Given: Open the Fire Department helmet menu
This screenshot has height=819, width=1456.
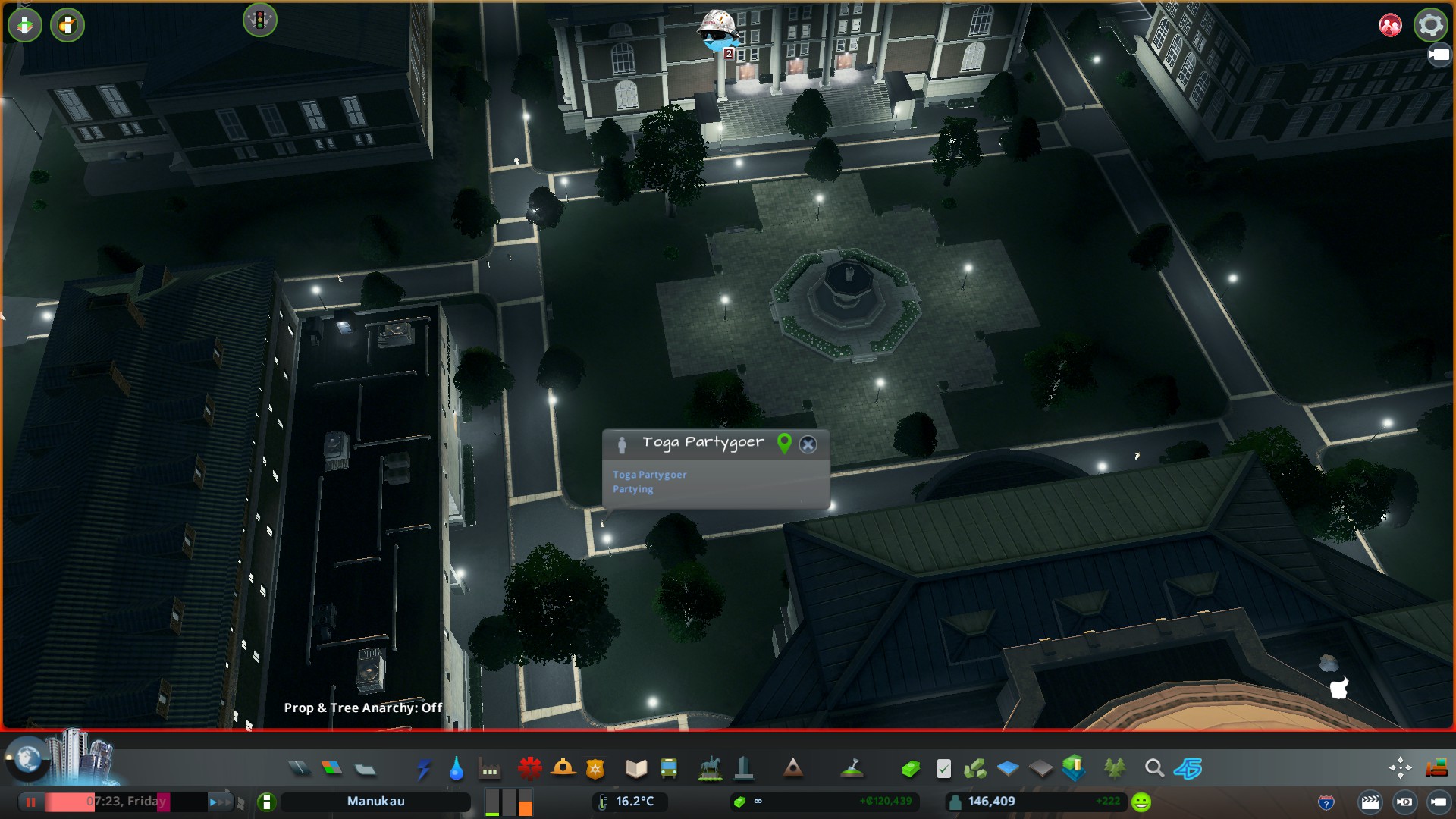Looking at the screenshot, I should point(563,769).
